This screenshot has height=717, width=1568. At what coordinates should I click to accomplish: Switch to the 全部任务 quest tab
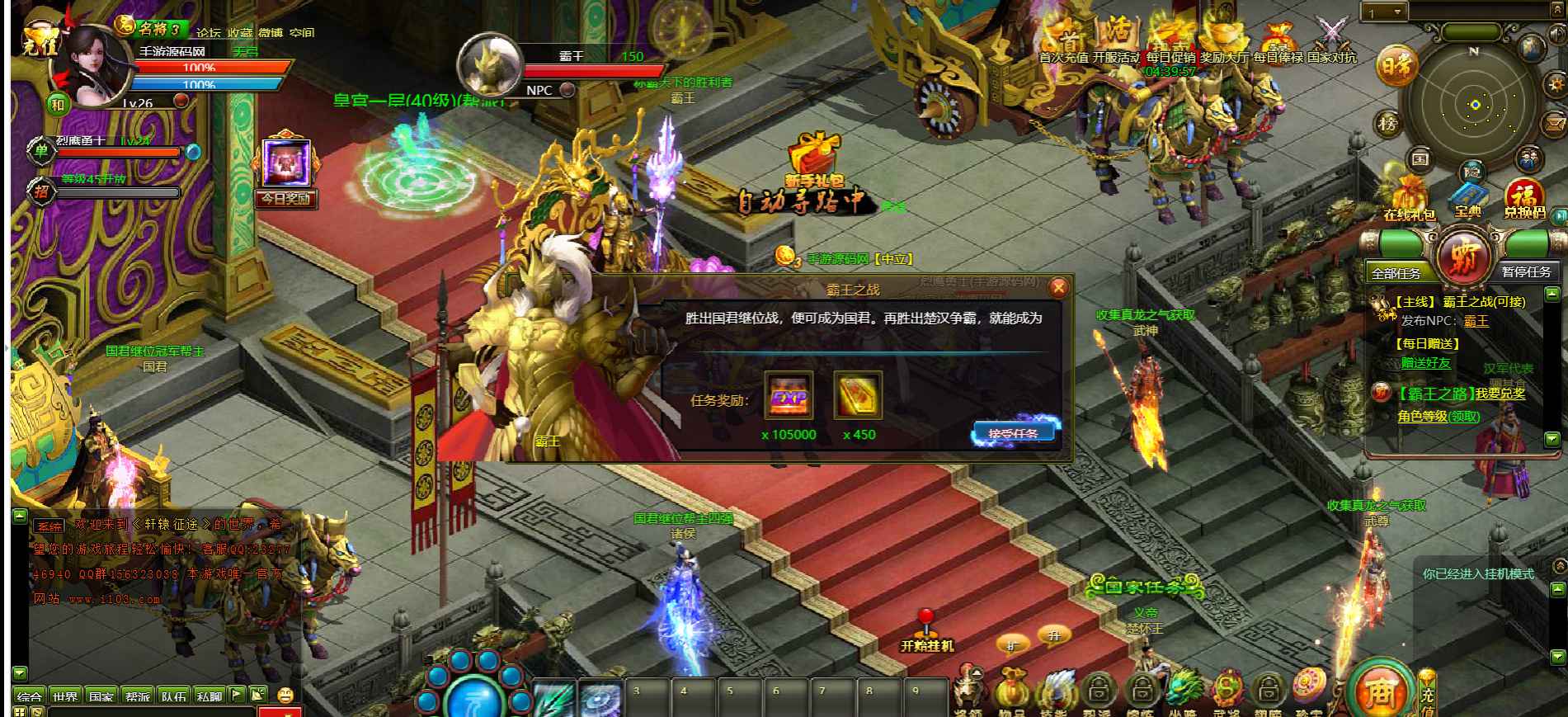(1396, 272)
